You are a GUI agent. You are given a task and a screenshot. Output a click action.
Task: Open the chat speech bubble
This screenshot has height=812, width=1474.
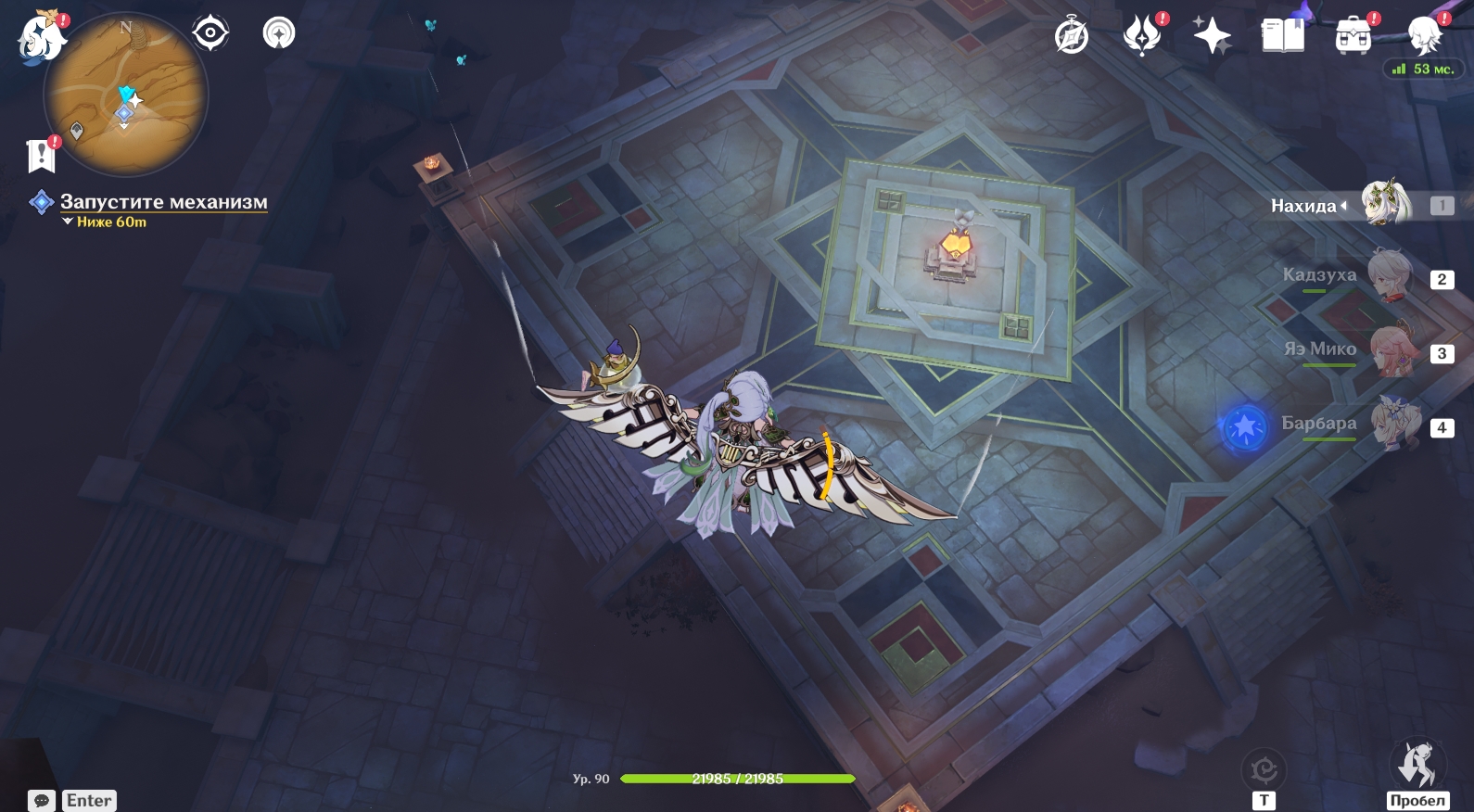coord(42,800)
